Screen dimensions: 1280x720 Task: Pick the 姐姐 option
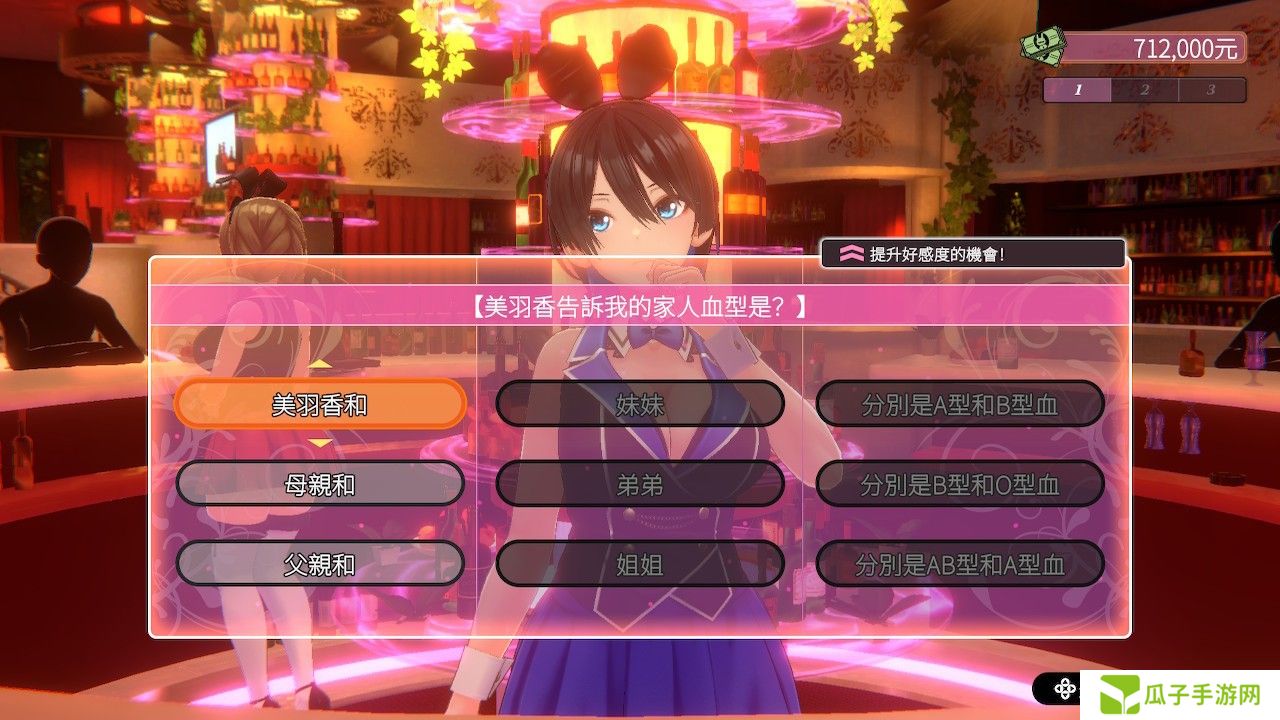pyautogui.click(x=640, y=564)
